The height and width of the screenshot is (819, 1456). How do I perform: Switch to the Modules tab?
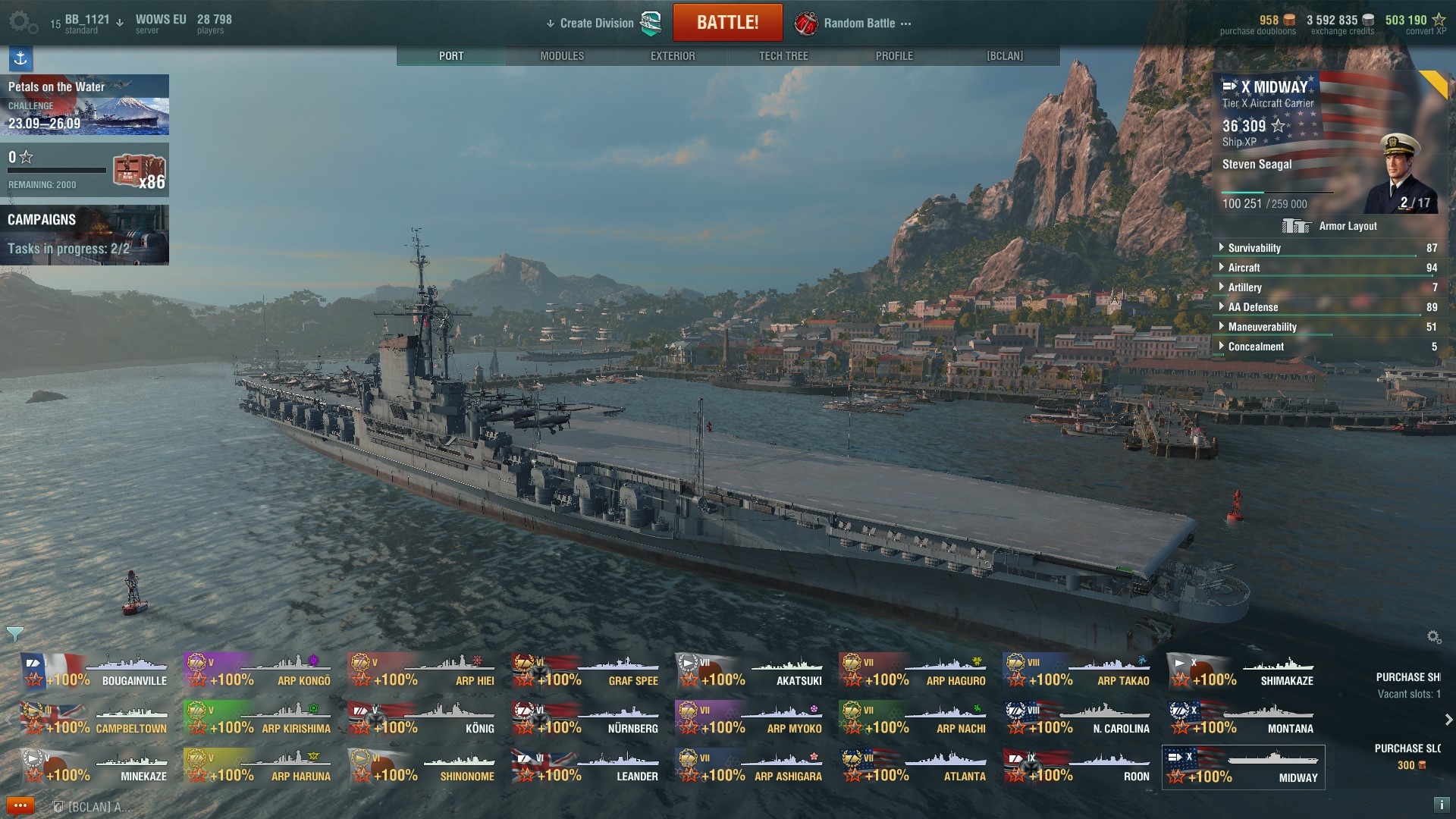point(562,56)
